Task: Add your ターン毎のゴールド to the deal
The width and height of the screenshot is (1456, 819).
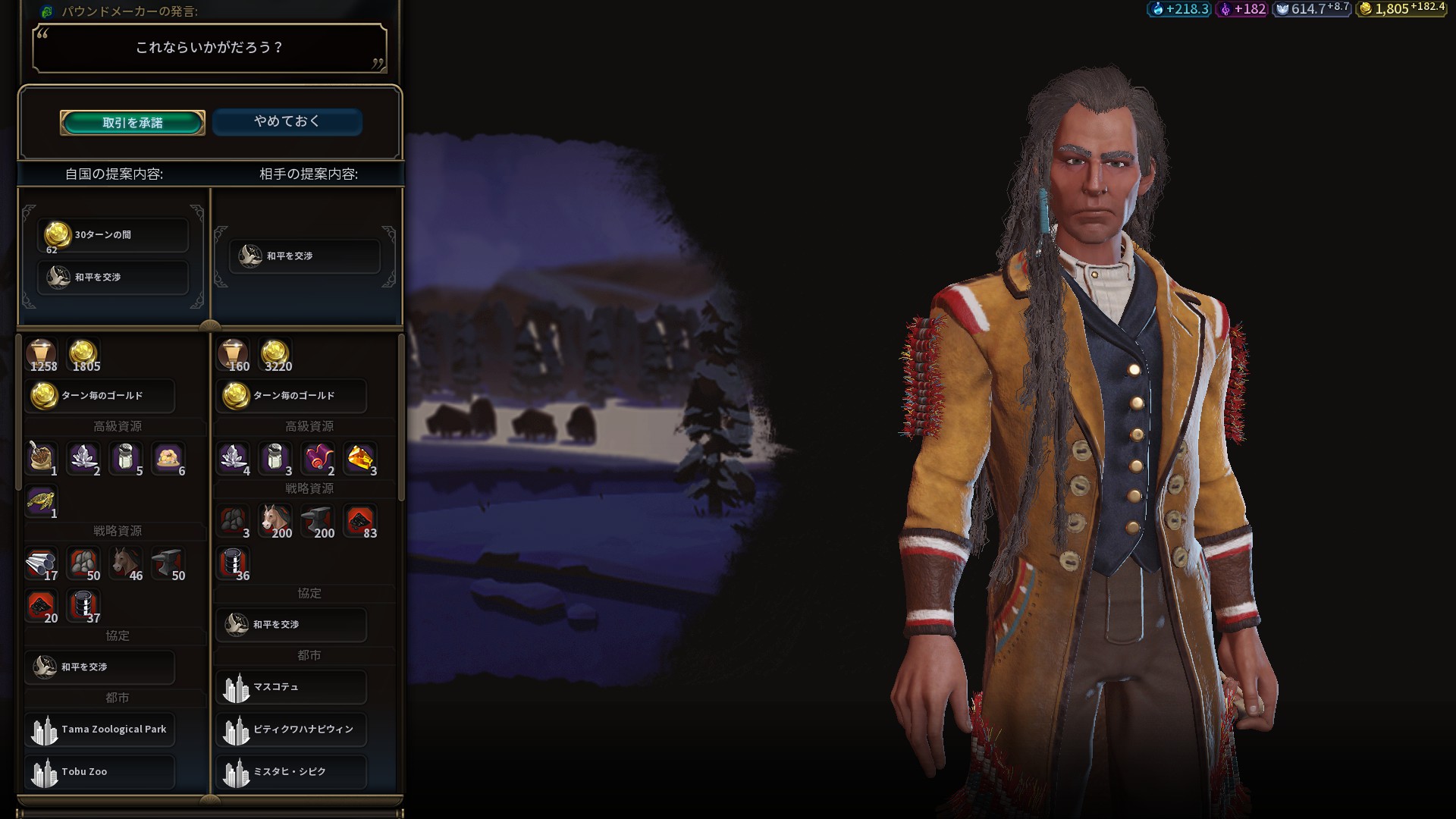Action: 100,396
